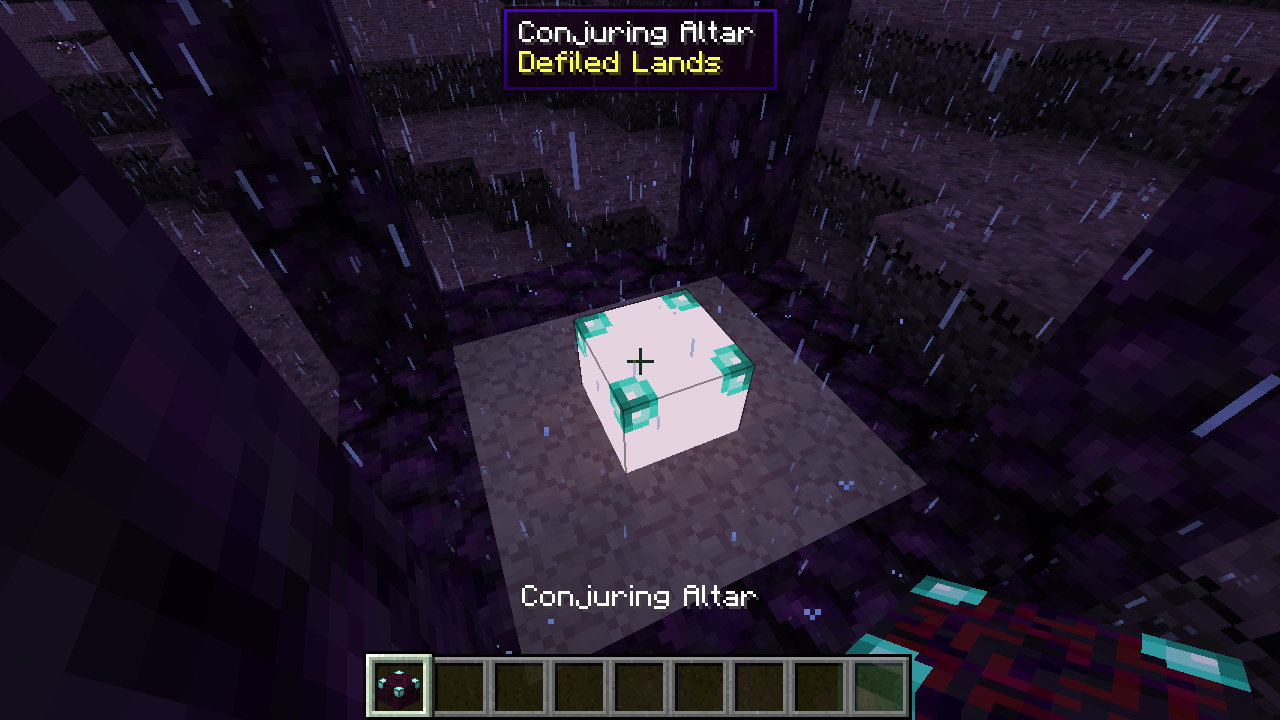Click the purple border of the top tooltip

pyautogui.click(x=640, y=11)
